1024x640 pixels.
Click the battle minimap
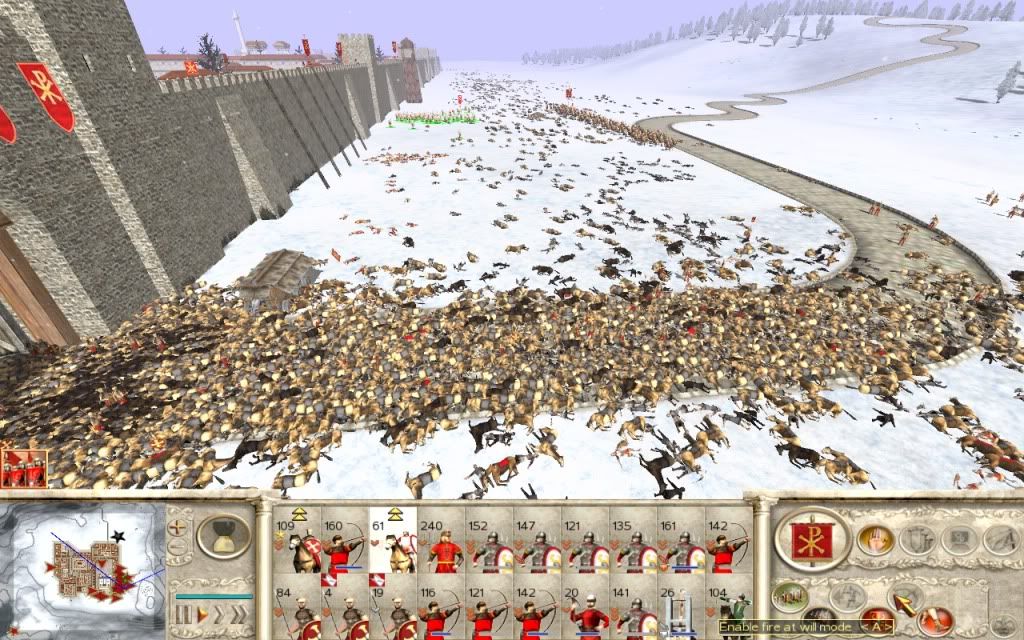point(83,566)
